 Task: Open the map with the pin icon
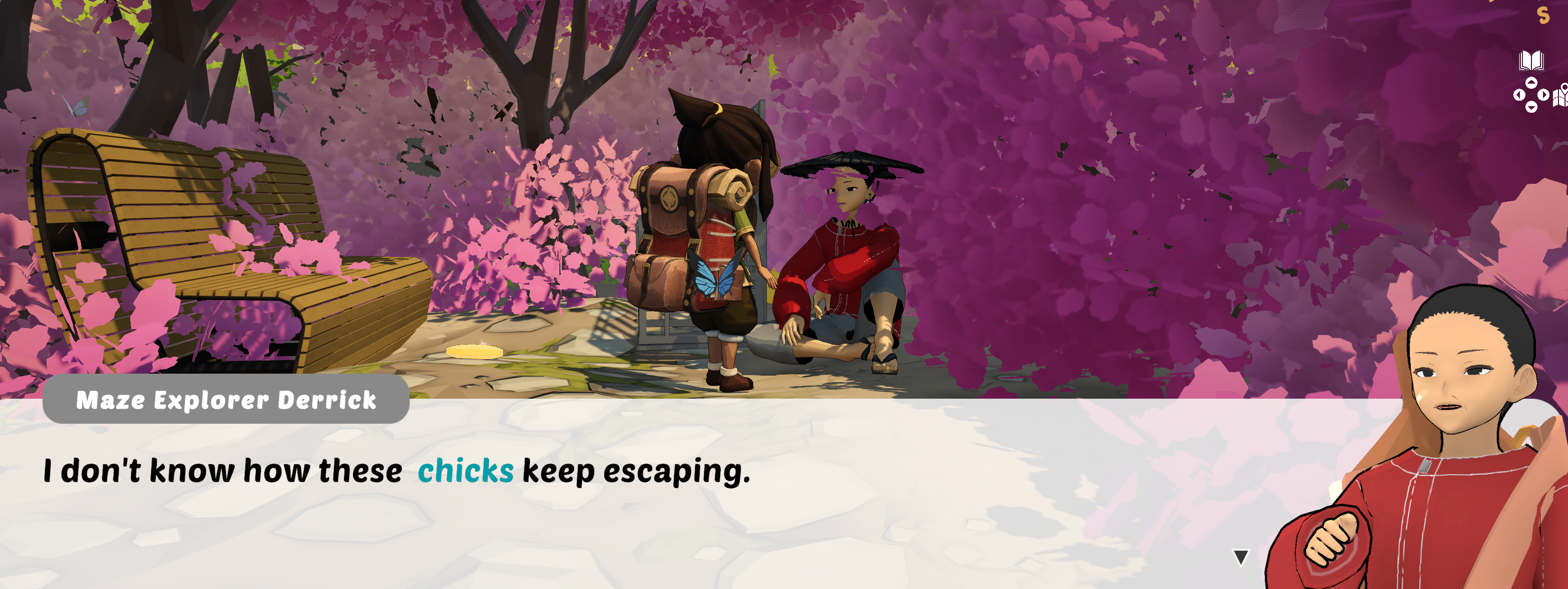[1561, 96]
